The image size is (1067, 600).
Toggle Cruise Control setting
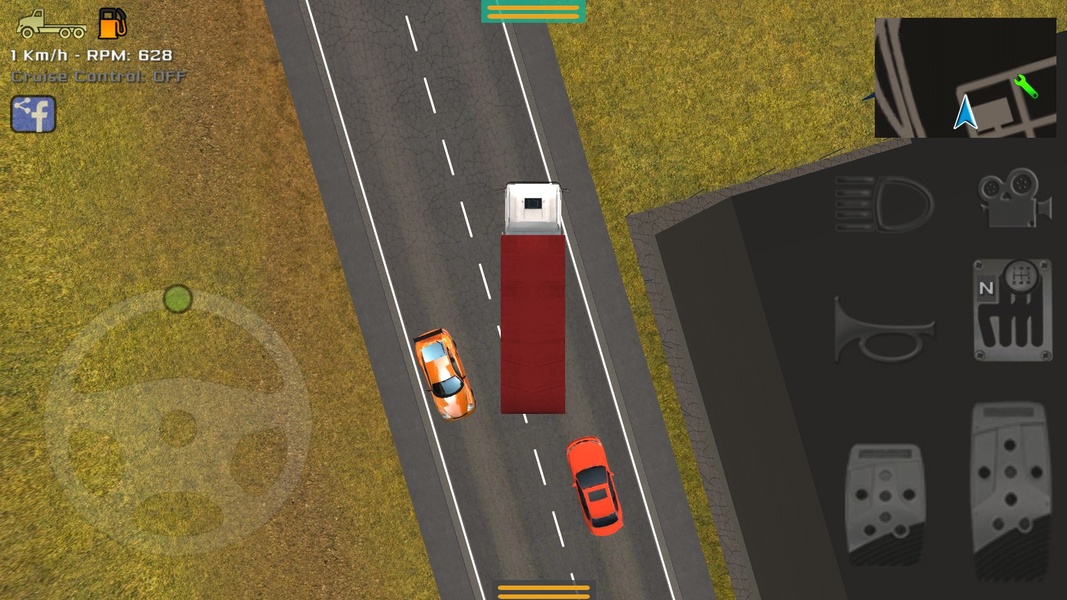[99, 76]
